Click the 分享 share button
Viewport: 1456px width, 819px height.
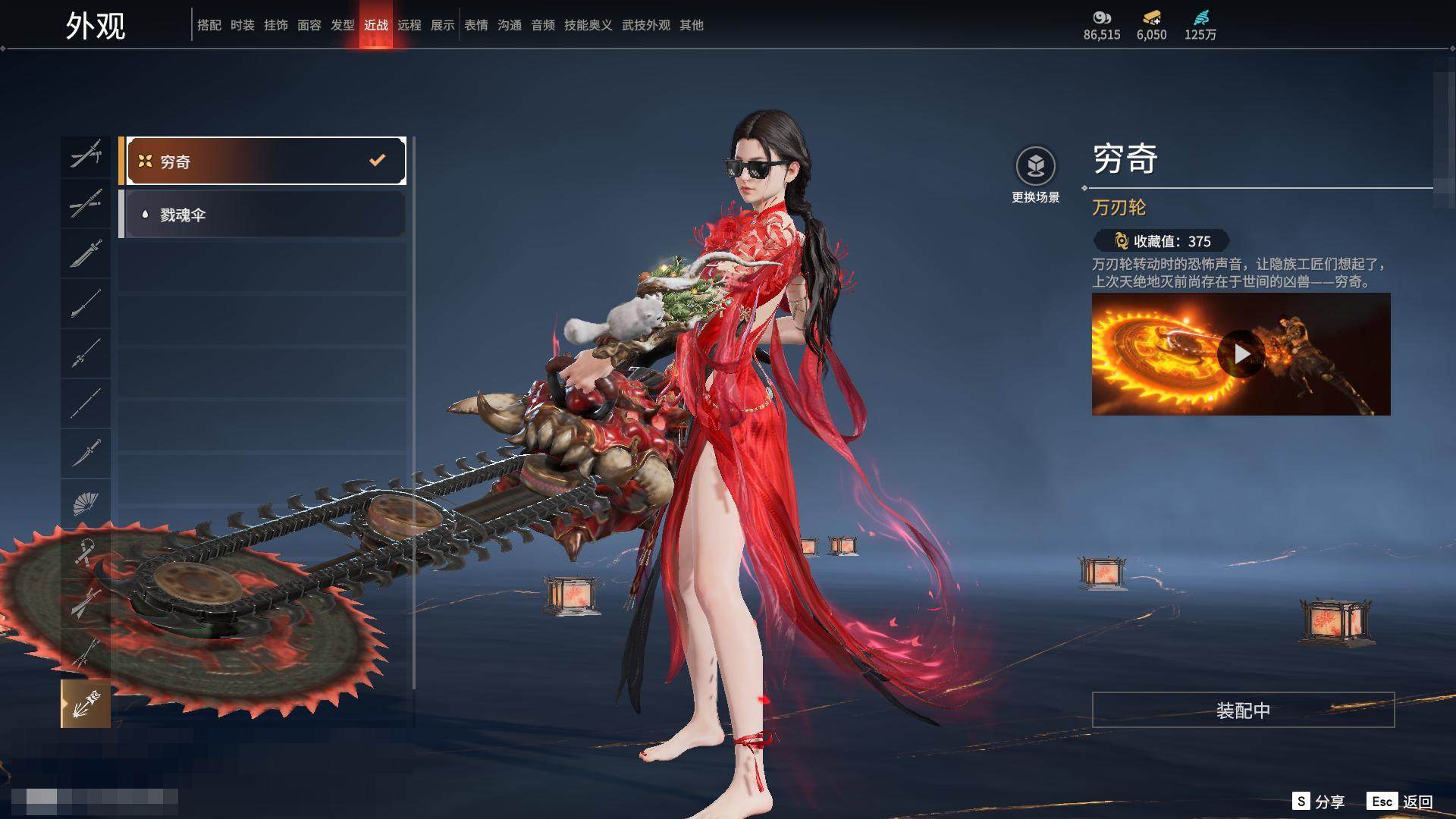1319,802
